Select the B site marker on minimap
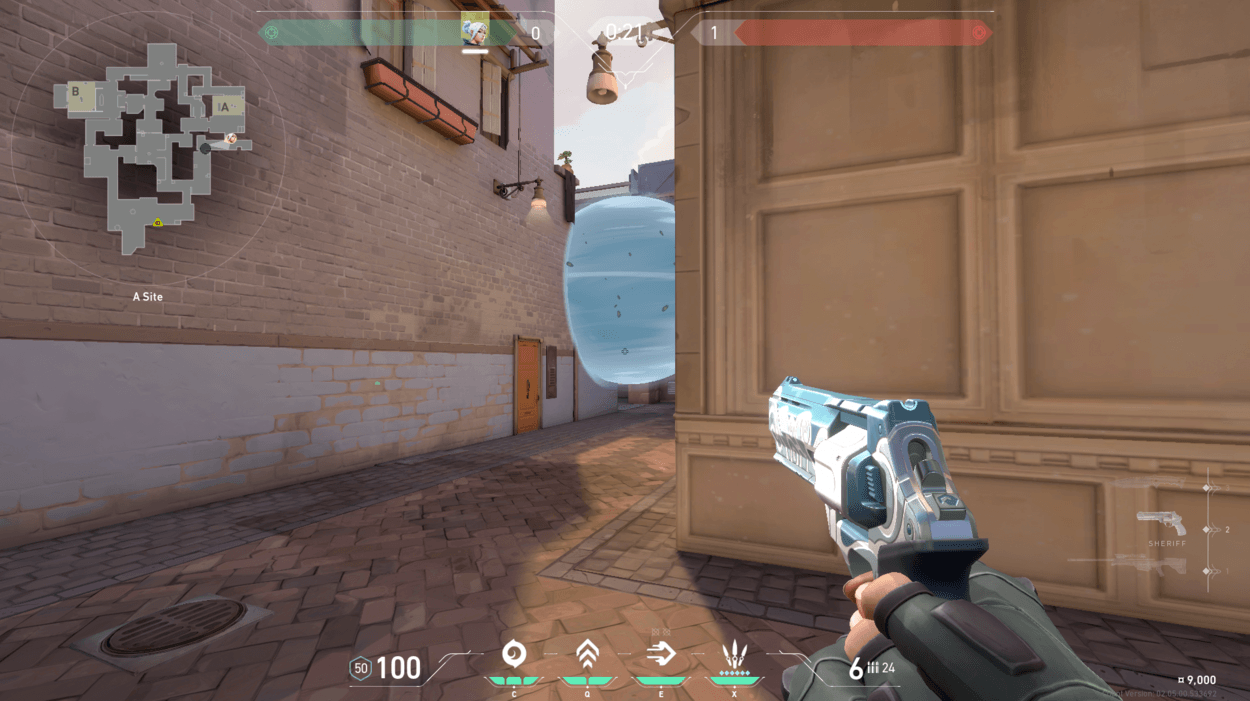Viewport: 1250px width, 701px height. [x=77, y=93]
